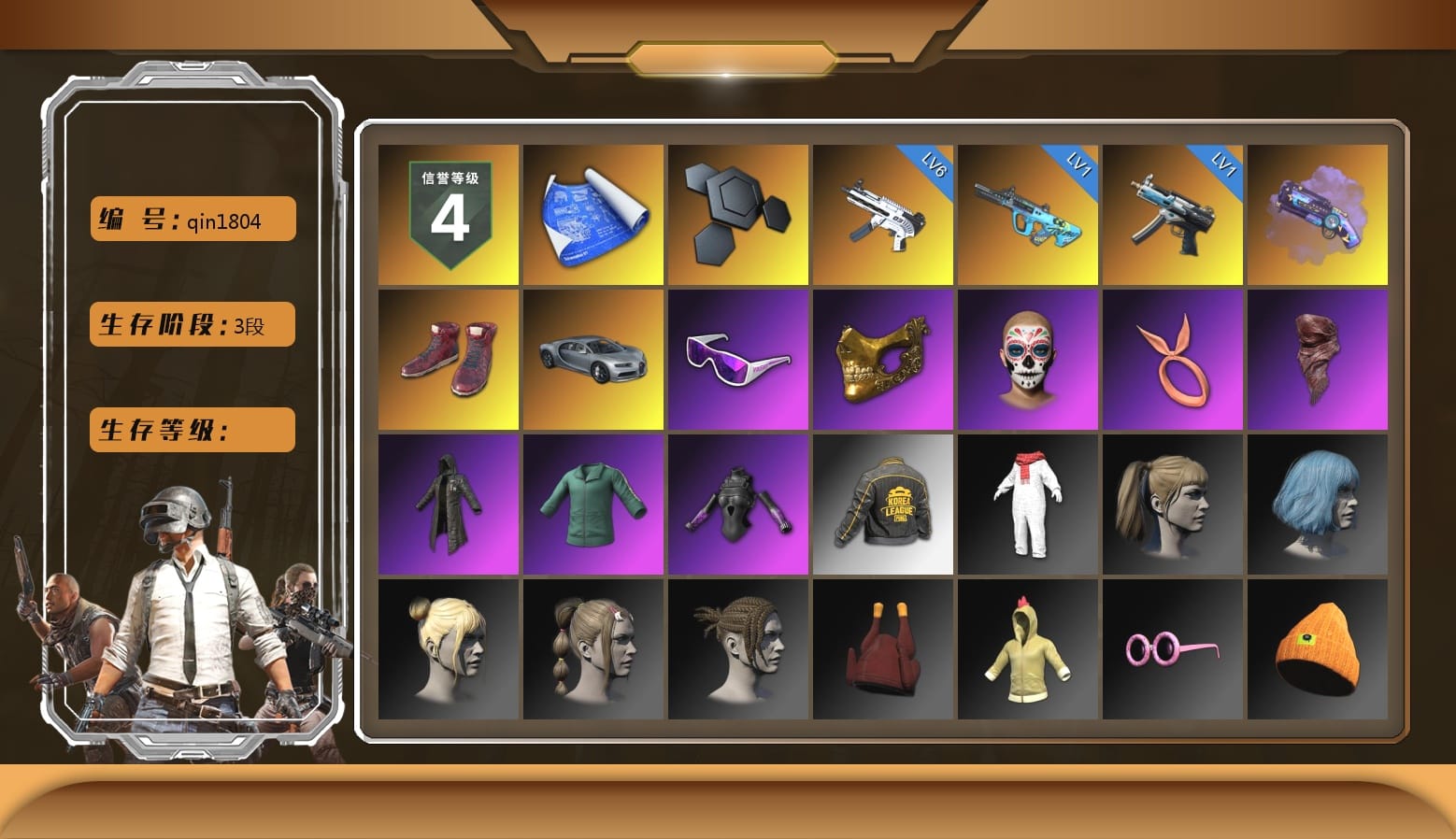
Task: Open the LV1 blue rifle skin
Action: (1028, 215)
